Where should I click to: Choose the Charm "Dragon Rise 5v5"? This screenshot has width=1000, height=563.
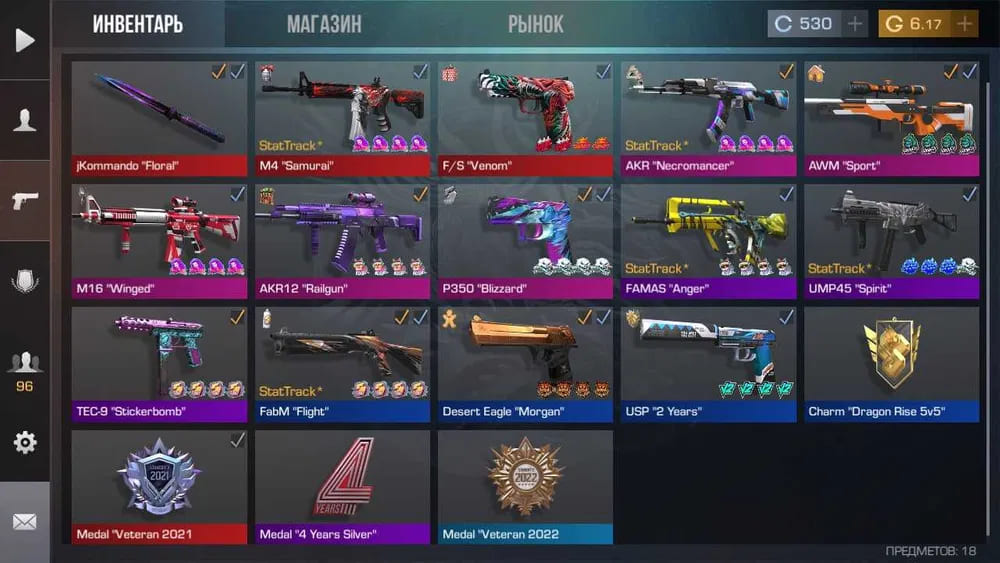[891, 364]
